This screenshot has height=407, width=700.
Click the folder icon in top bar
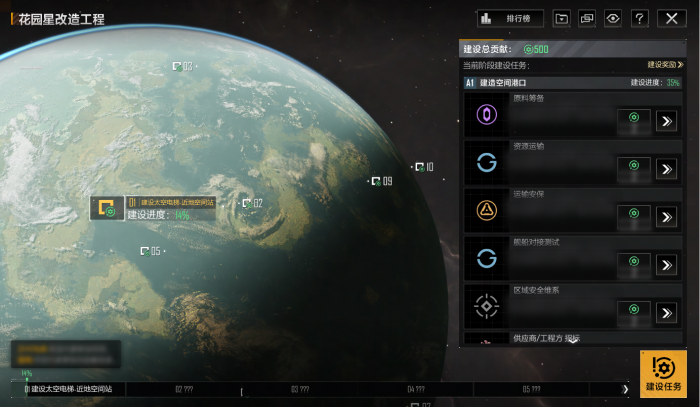click(x=562, y=18)
